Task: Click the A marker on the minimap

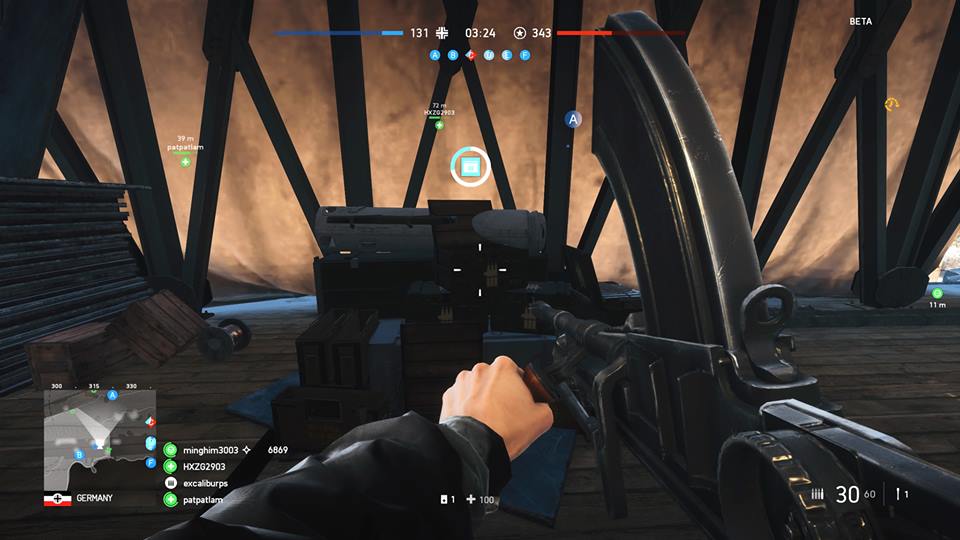Action: click(x=112, y=396)
